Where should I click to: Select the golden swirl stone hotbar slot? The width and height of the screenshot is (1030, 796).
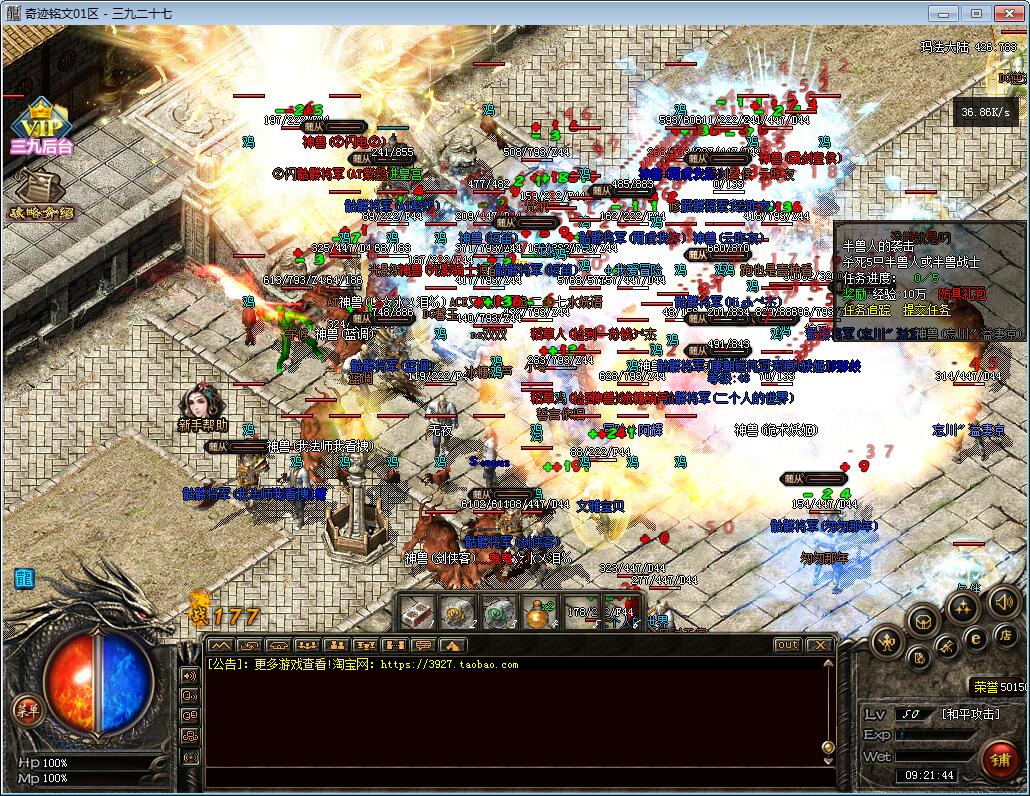point(457,611)
